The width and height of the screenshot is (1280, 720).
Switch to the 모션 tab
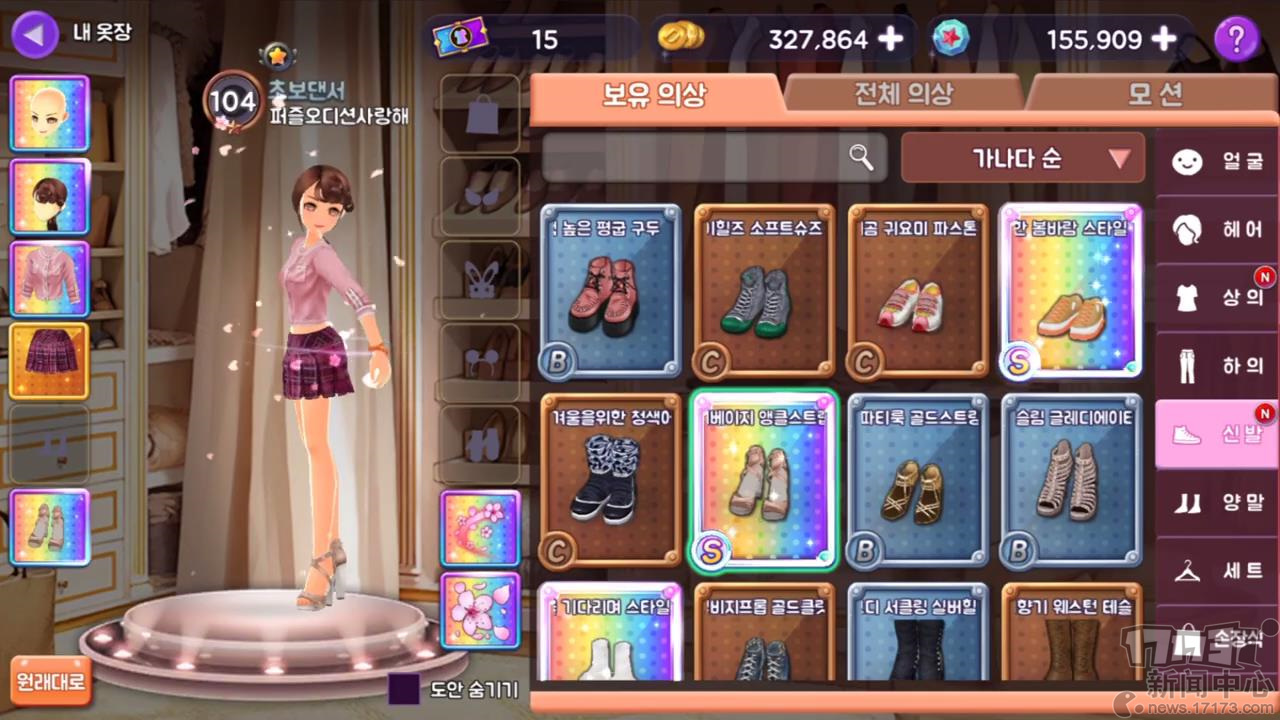(x=1155, y=95)
